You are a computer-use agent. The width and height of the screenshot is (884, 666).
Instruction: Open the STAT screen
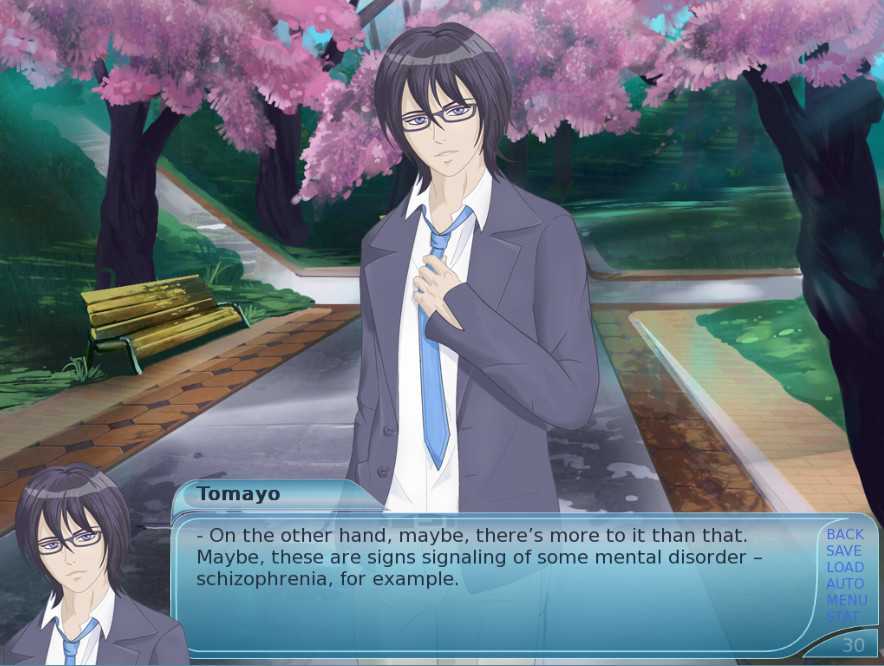click(843, 616)
